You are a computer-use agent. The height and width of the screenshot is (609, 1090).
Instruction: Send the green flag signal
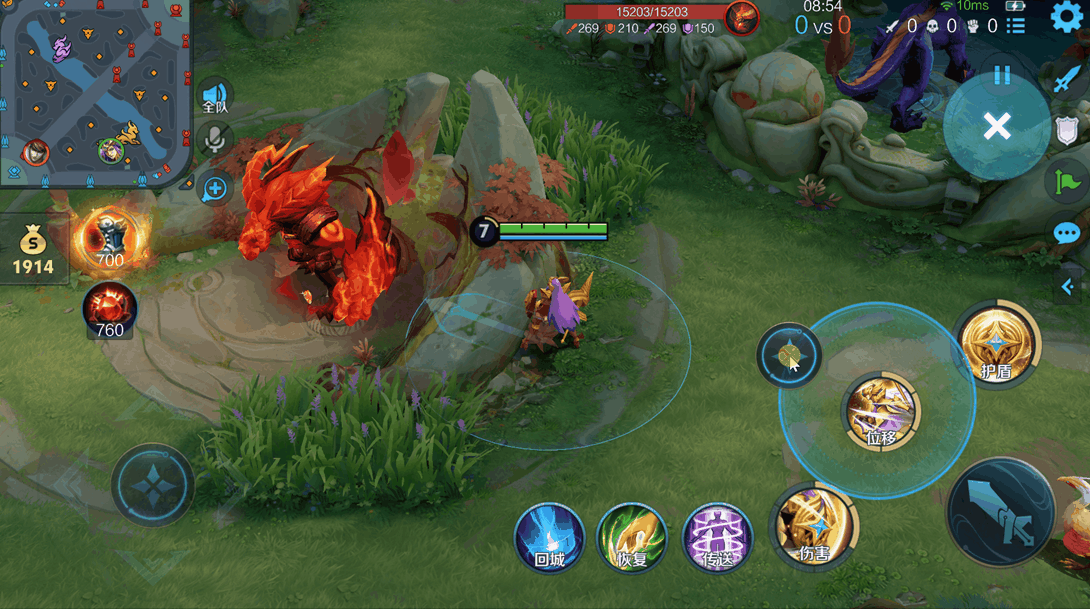tap(1066, 181)
